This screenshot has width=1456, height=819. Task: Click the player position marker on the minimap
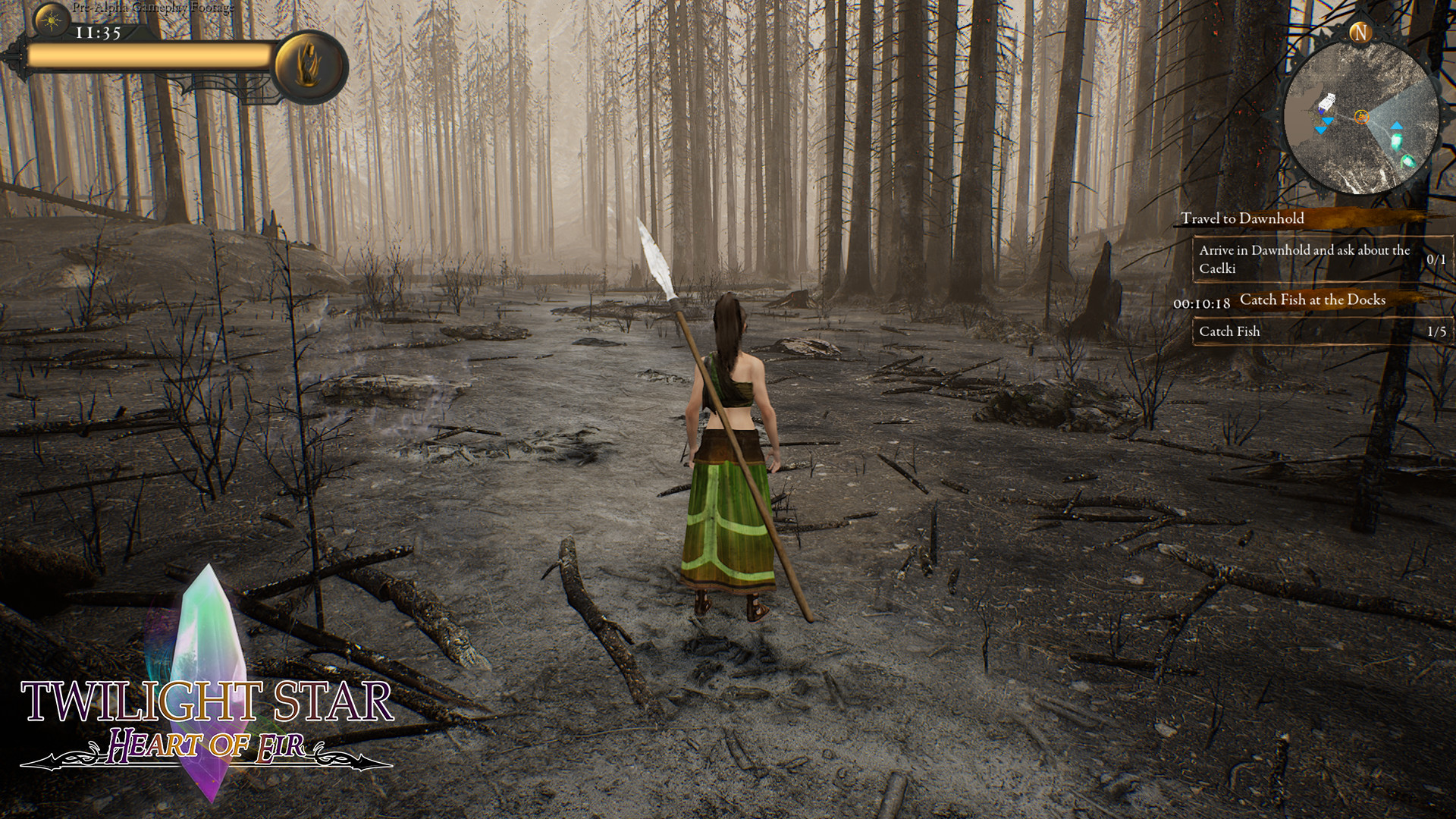click(1363, 116)
